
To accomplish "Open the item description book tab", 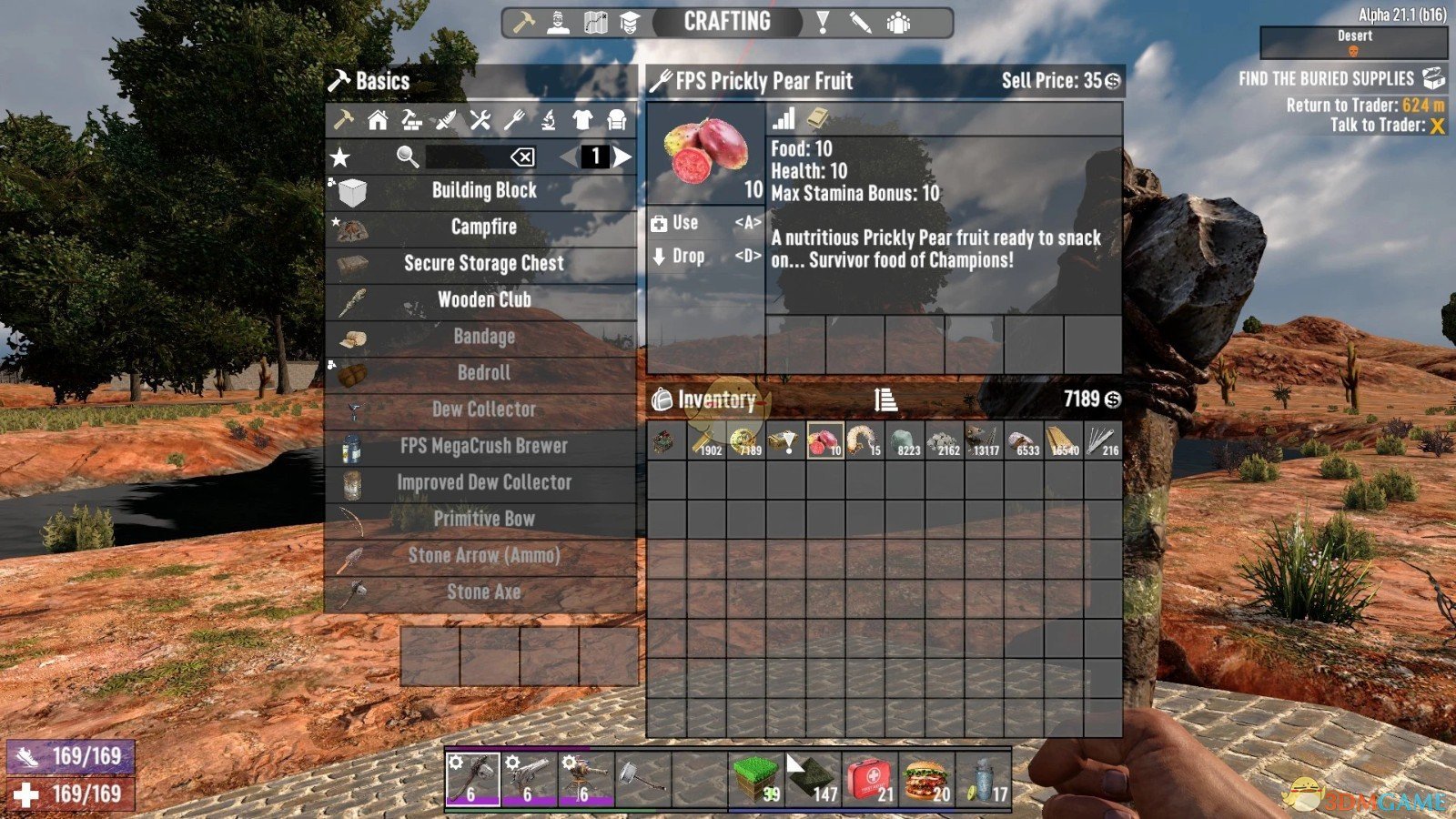I will (817, 118).
